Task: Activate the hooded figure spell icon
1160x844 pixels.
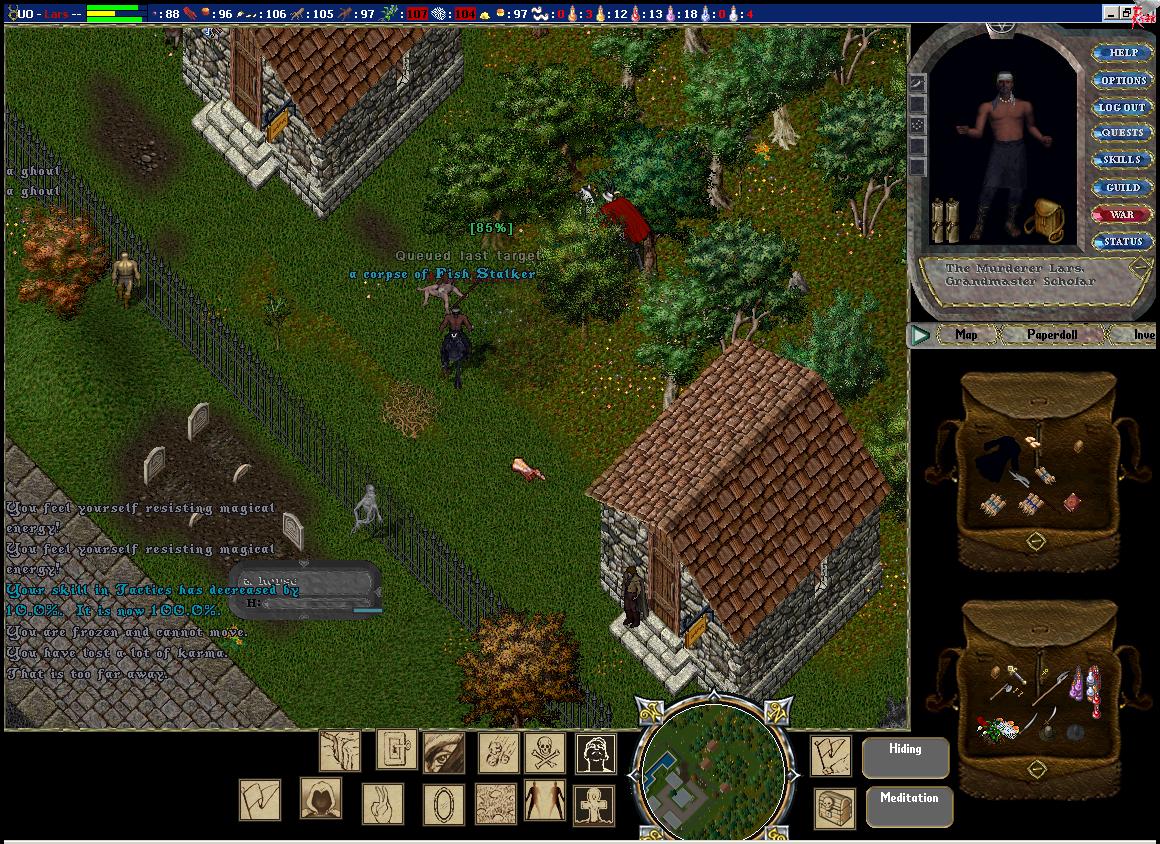Action: pos(321,799)
